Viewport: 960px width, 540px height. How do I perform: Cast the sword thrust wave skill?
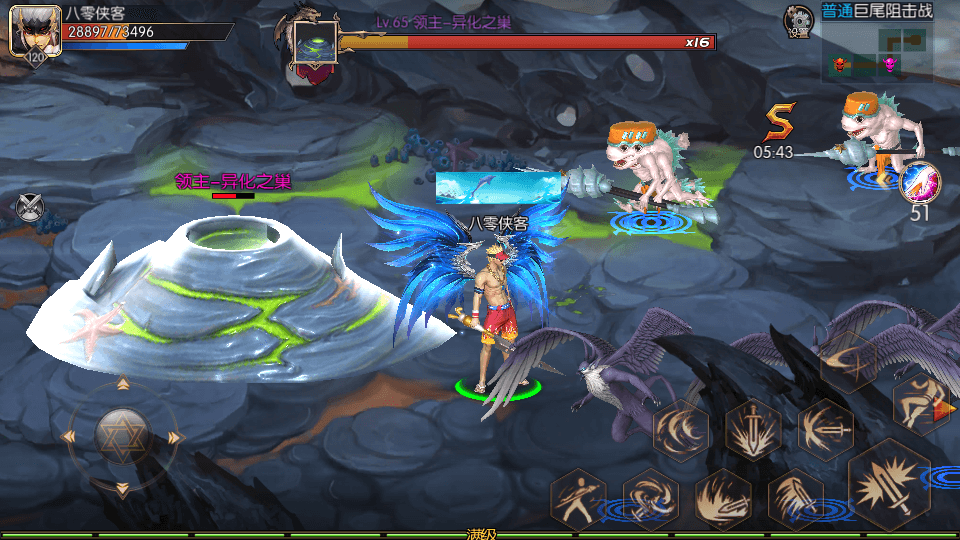[x=824, y=429]
